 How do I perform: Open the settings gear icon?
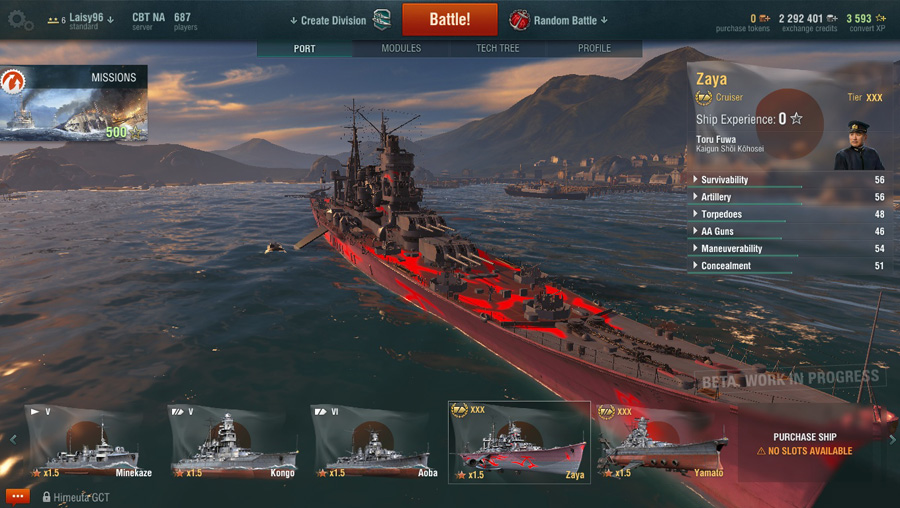20,21
